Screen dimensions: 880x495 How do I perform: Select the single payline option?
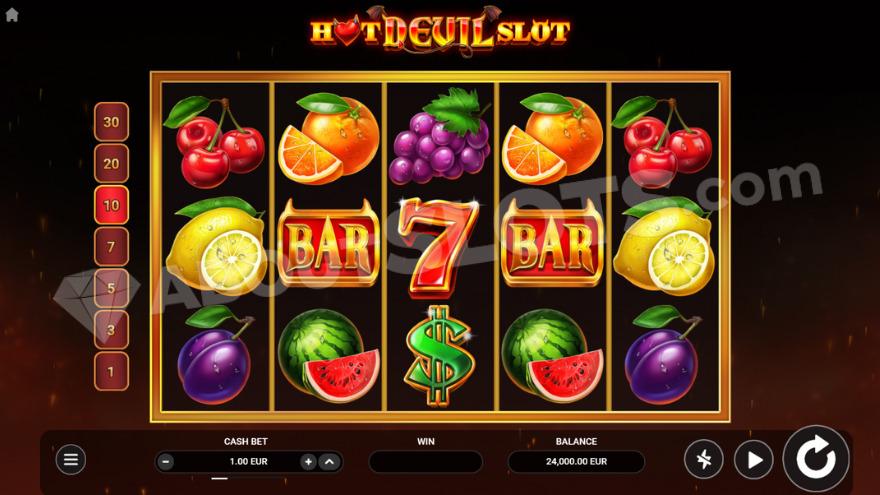(x=111, y=371)
